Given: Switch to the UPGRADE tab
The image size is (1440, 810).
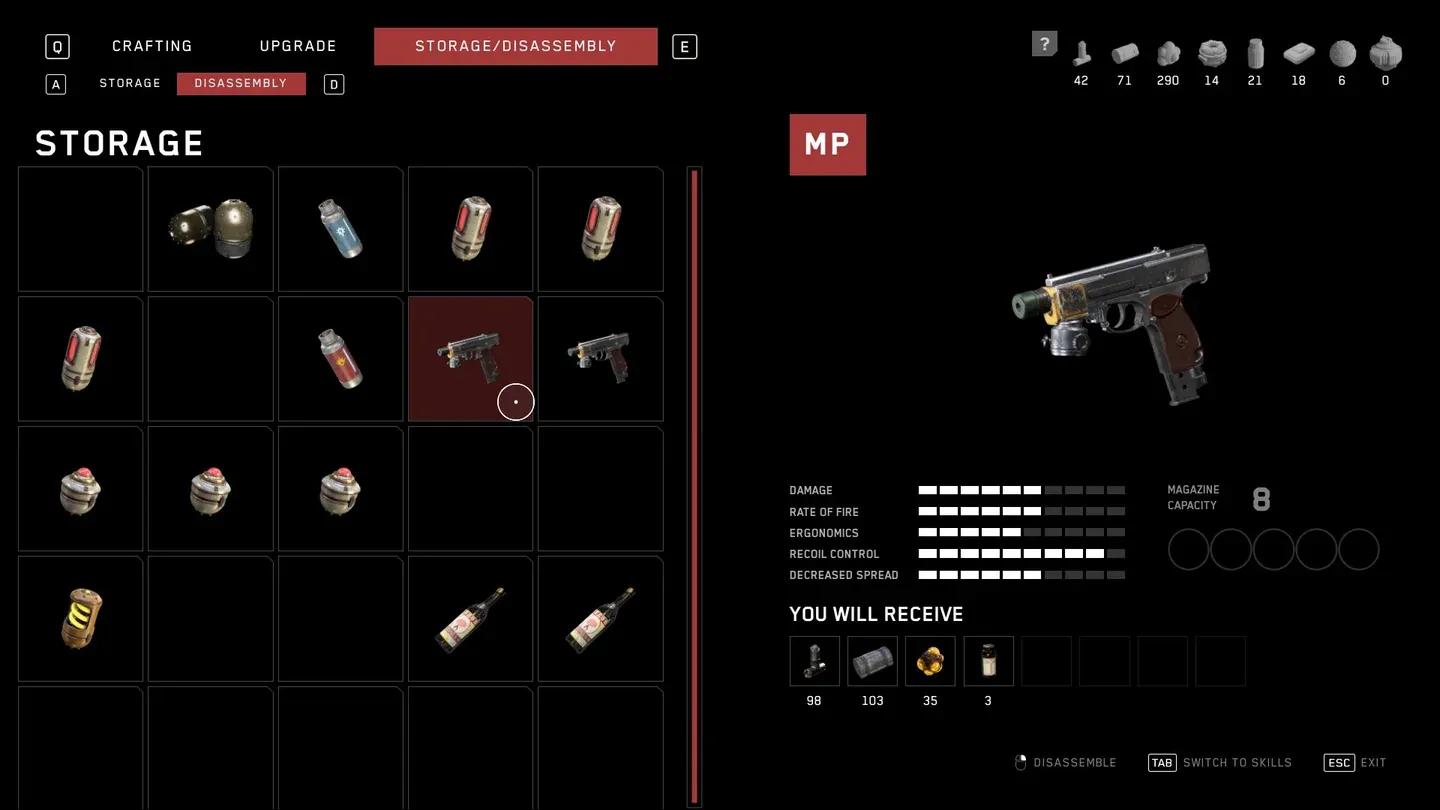Looking at the screenshot, I should pos(297,45).
